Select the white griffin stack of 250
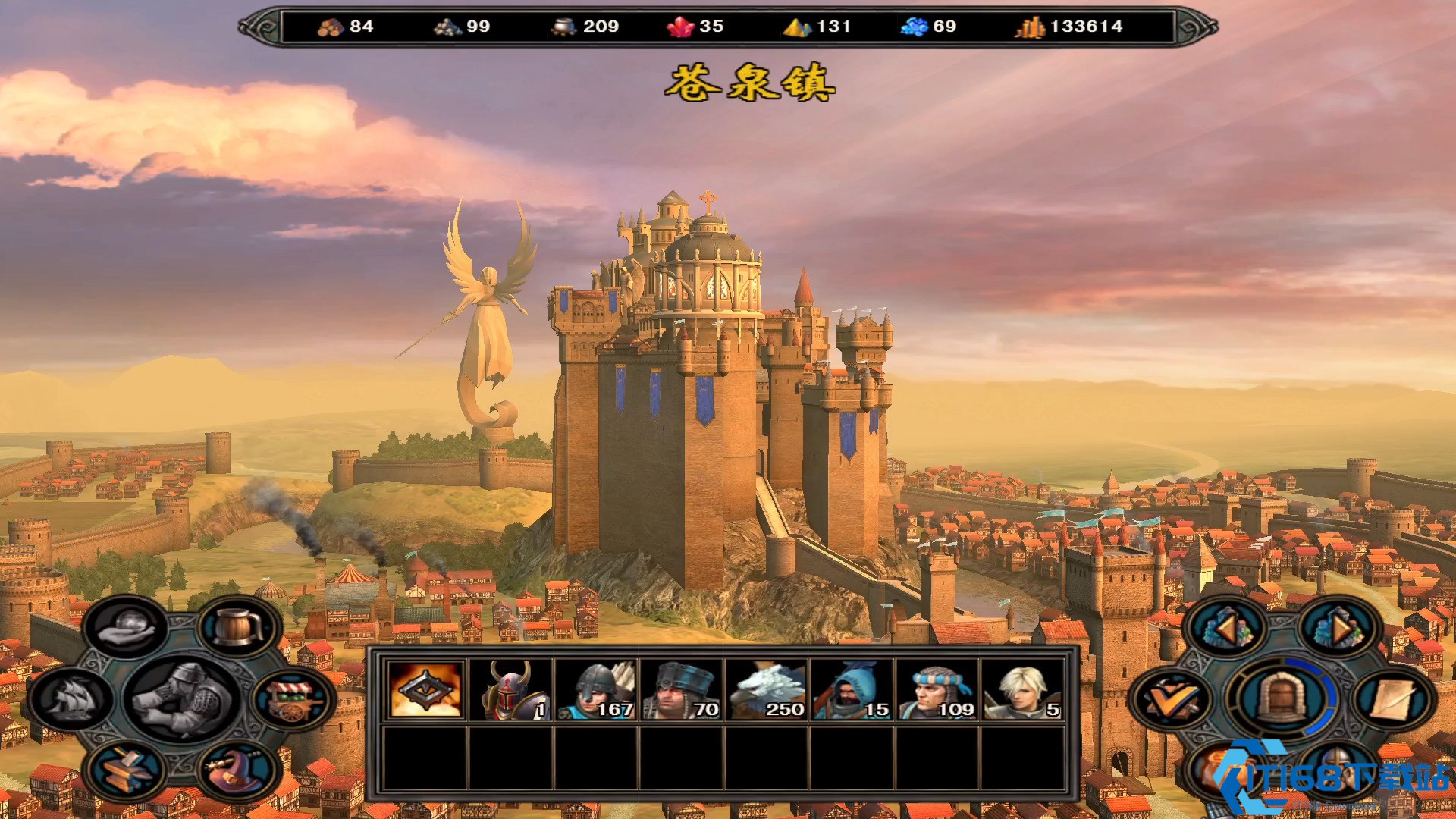This screenshot has width=1456, height=819. pyautogui.click(x=767, y=689)
